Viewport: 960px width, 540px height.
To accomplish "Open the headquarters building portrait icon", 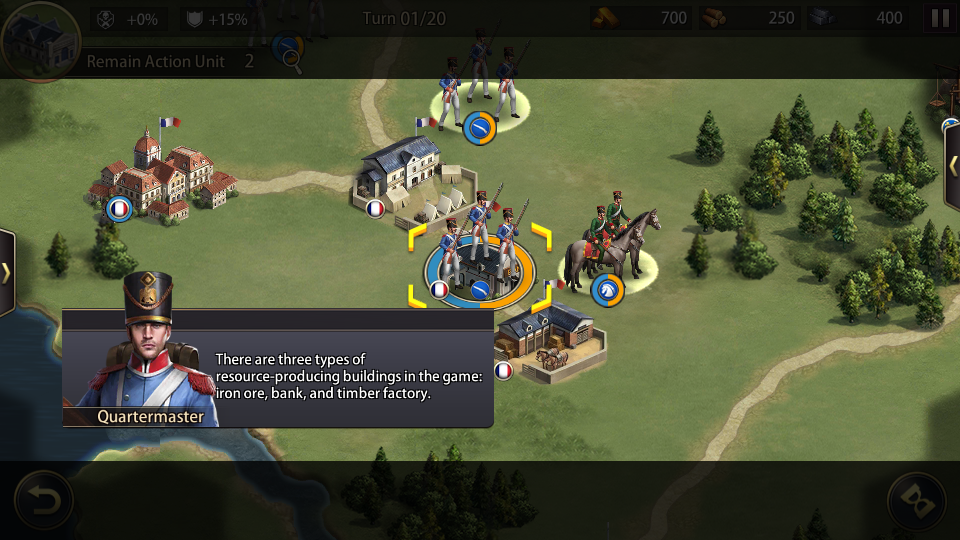I will [40, 40].
